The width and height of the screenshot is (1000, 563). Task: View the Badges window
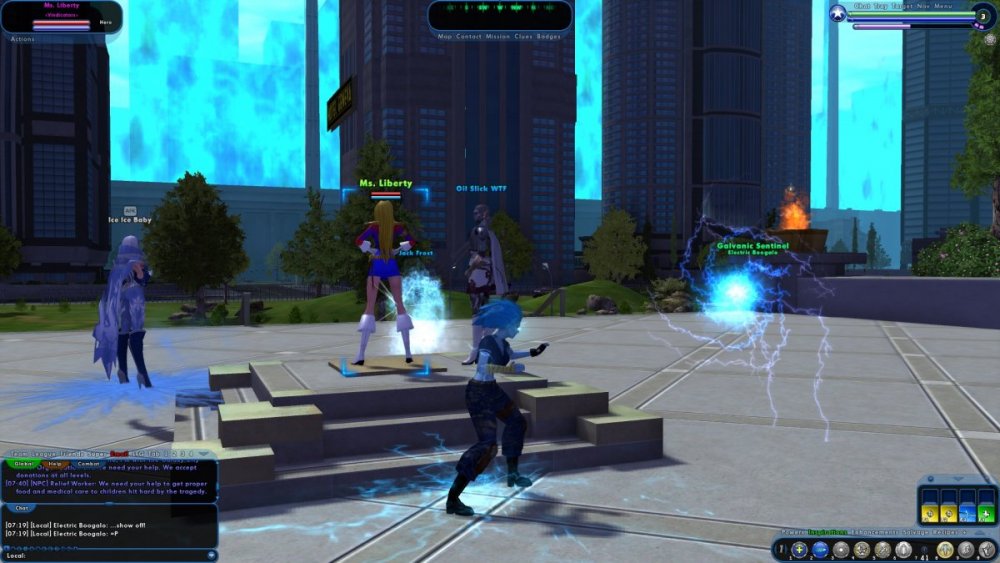(550, 35)
